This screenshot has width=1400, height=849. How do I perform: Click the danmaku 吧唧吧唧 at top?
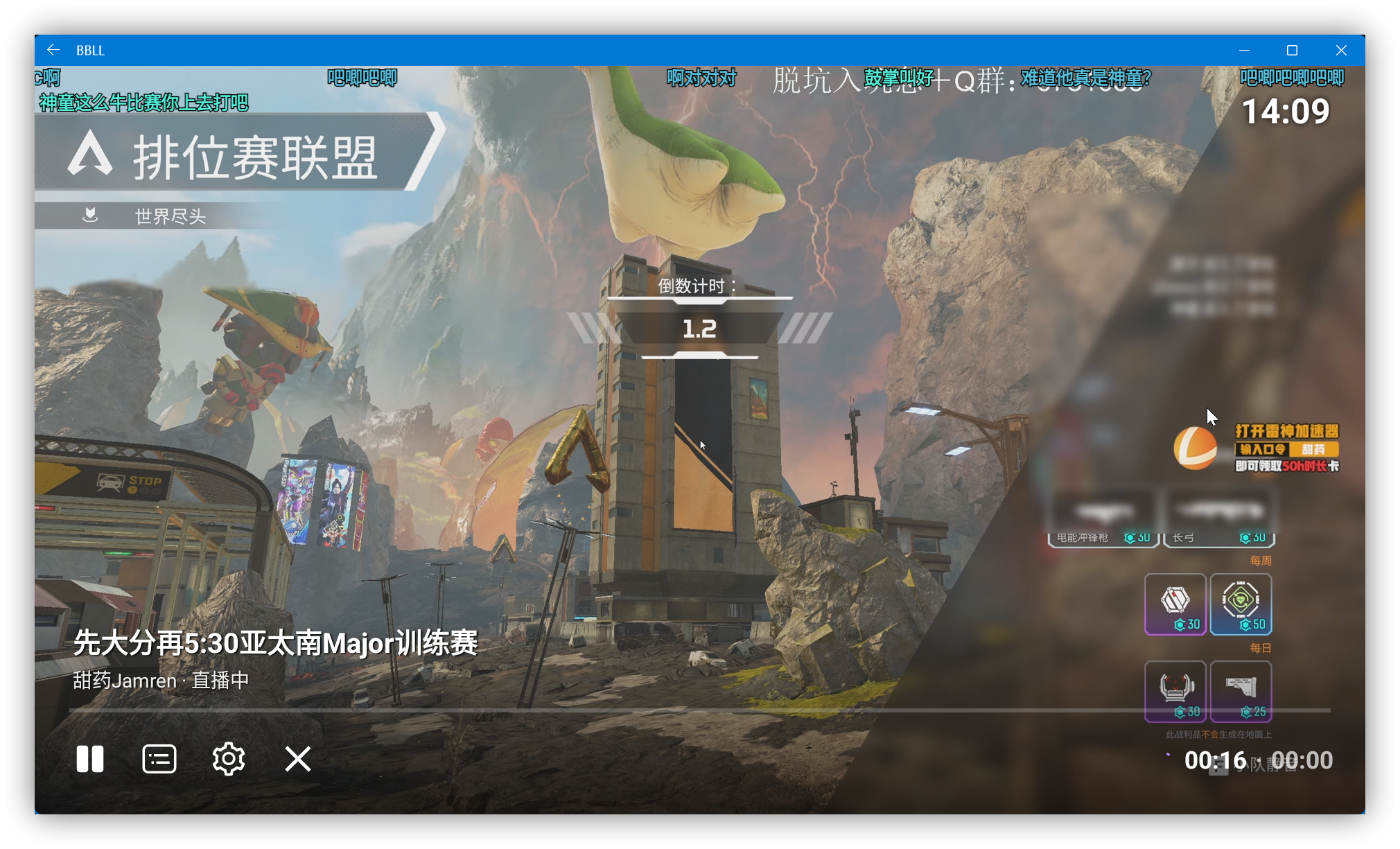tap(362, 78)
